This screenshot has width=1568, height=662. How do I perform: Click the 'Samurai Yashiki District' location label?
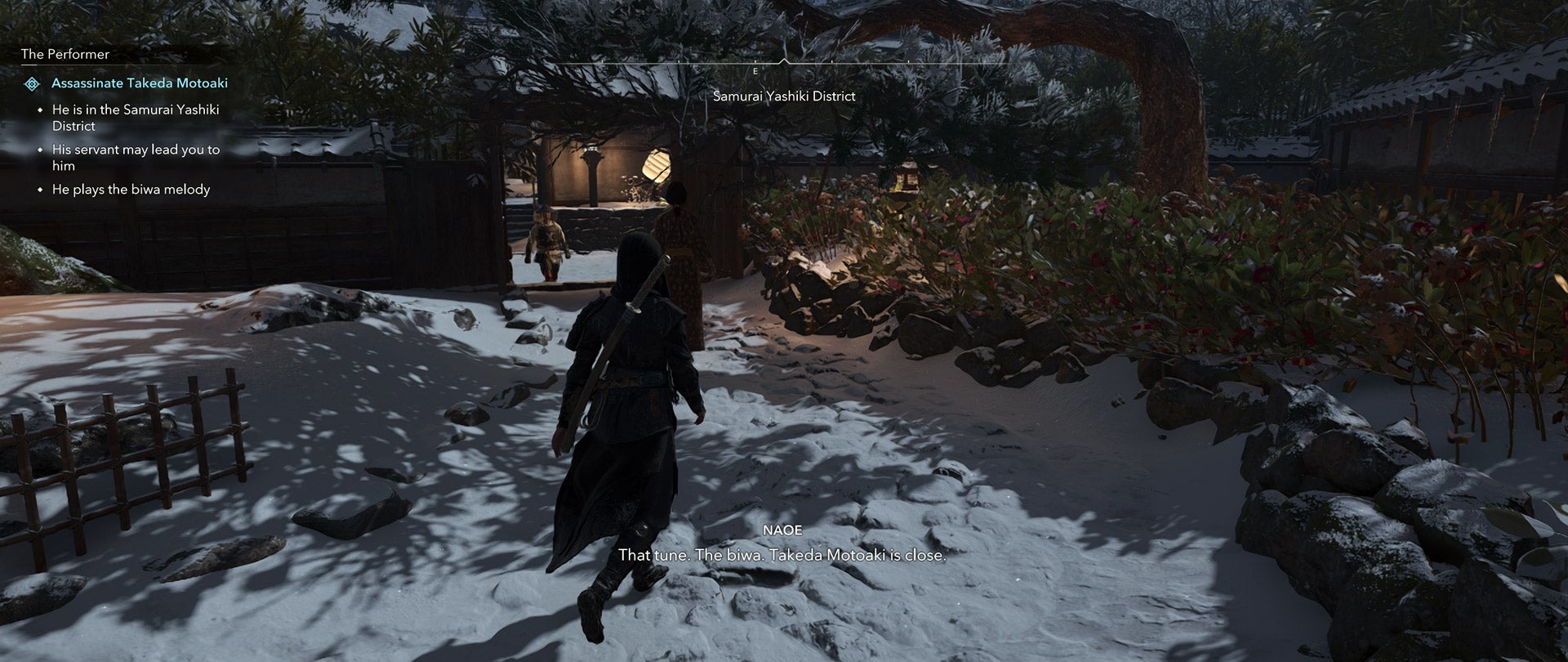click(784, 96)
